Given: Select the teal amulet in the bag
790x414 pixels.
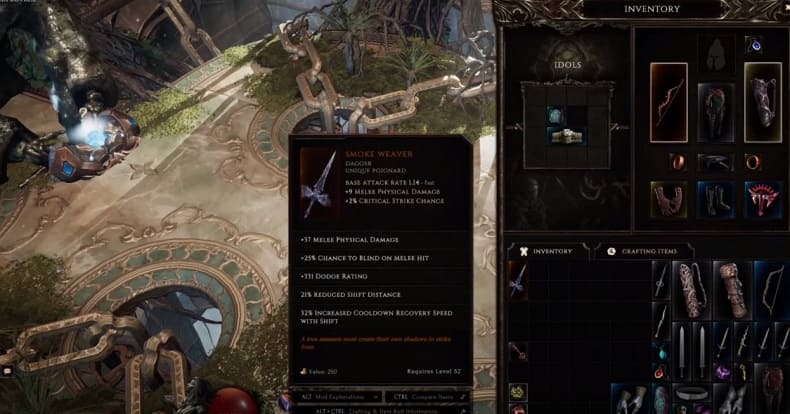Looking at the screenshot, I should coord(660,352).
